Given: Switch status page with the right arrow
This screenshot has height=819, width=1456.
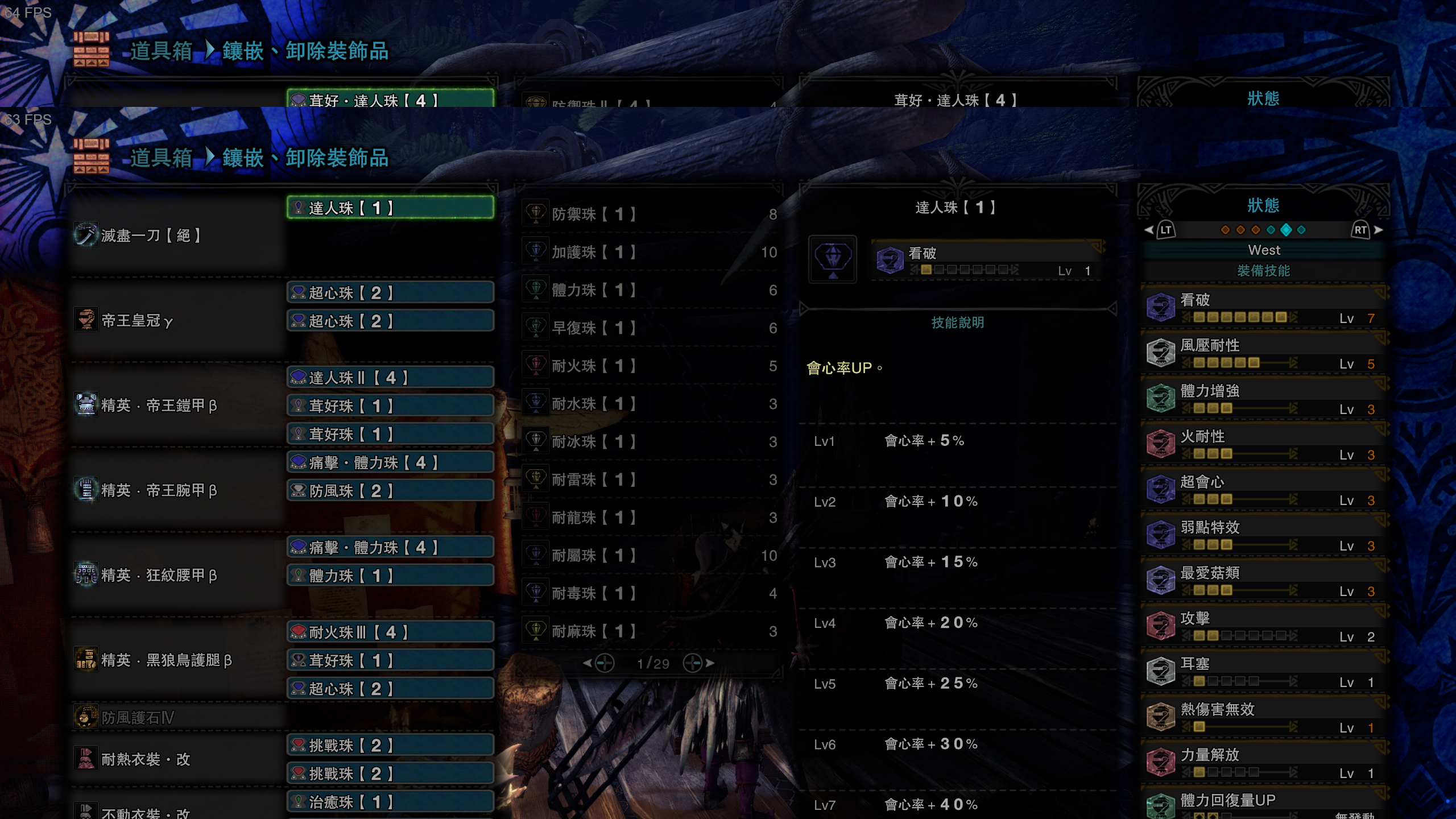Looking at the screenshot, I should coord(1378,230).
